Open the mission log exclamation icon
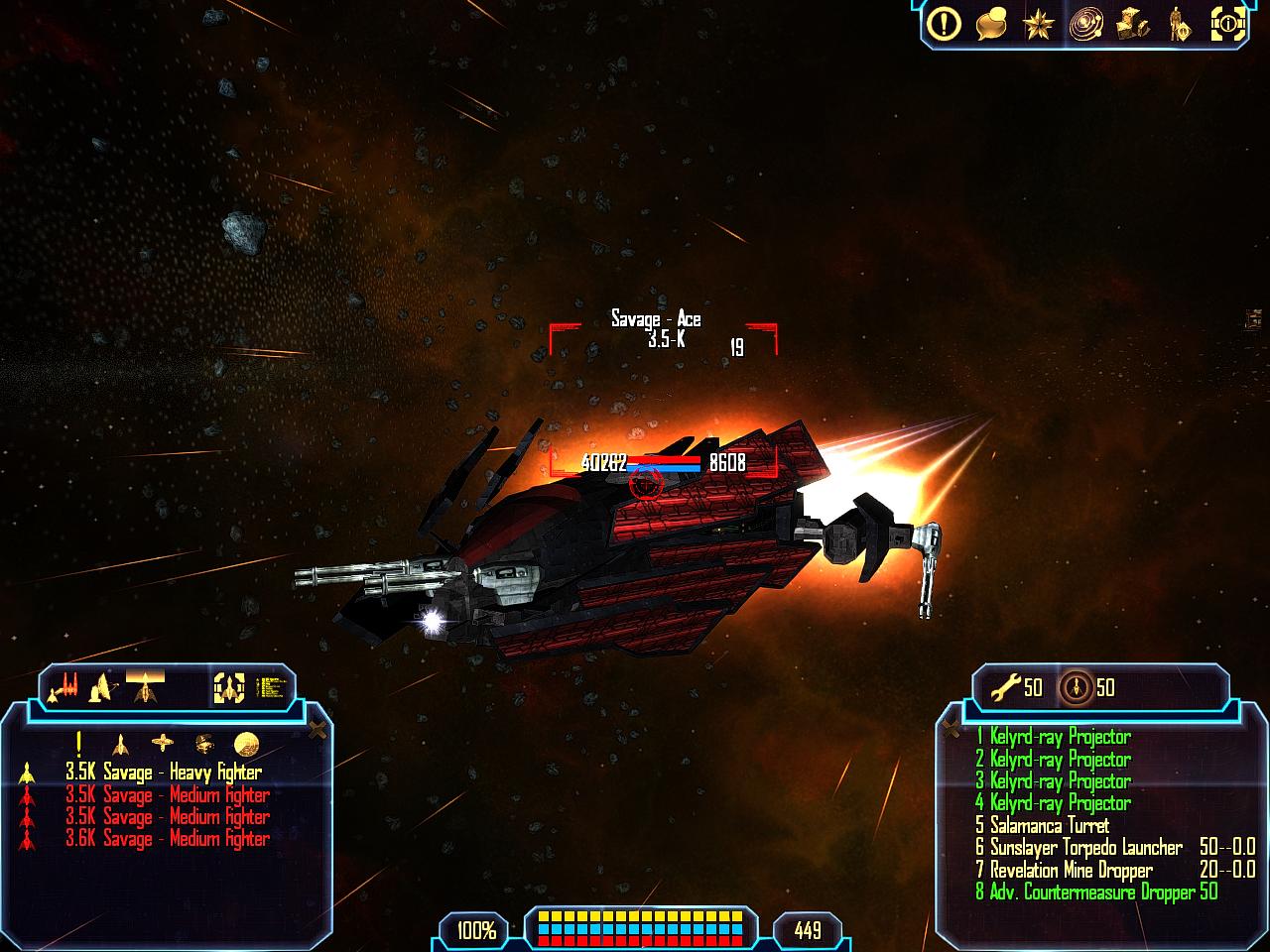The height and width of the screenshot is (952, 1270). [944, 24]
